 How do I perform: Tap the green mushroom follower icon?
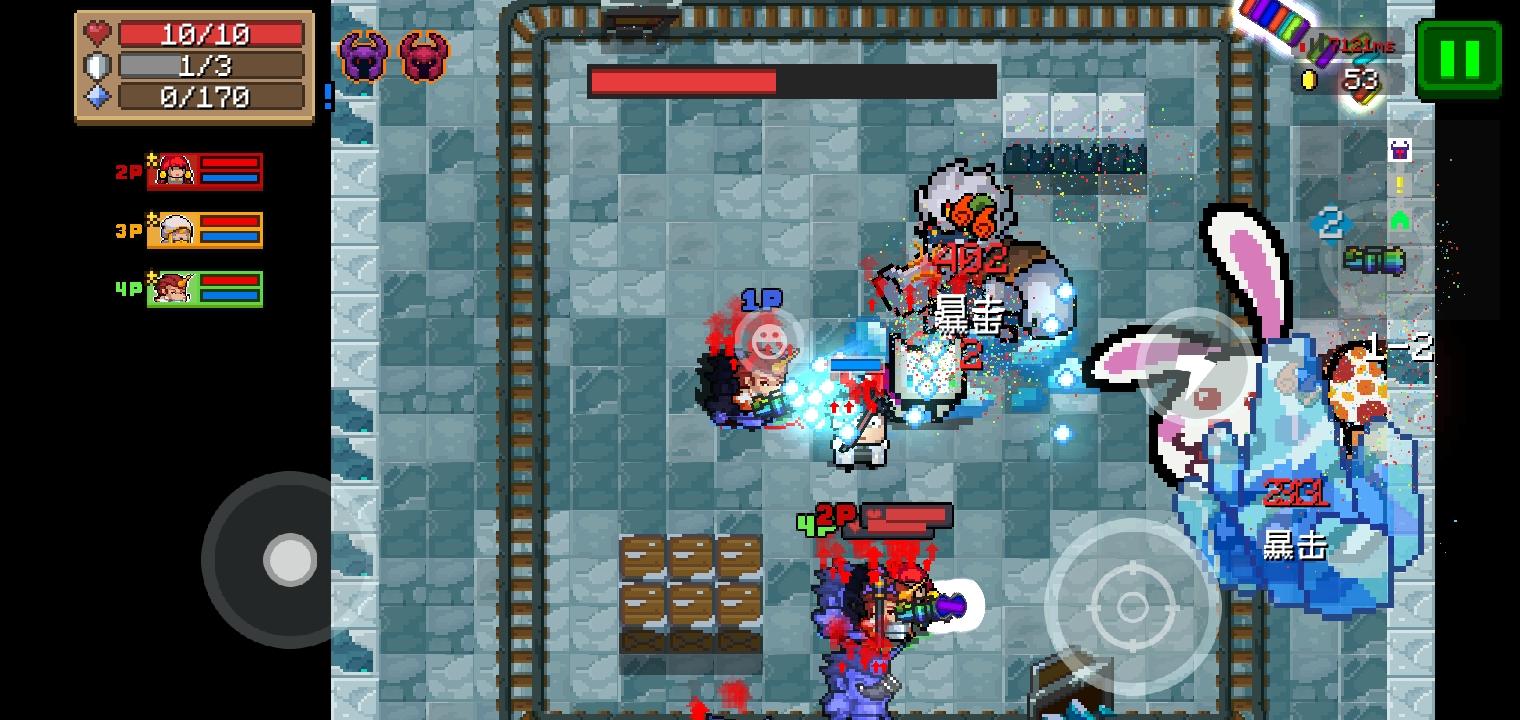click(x=1402, y=221)
